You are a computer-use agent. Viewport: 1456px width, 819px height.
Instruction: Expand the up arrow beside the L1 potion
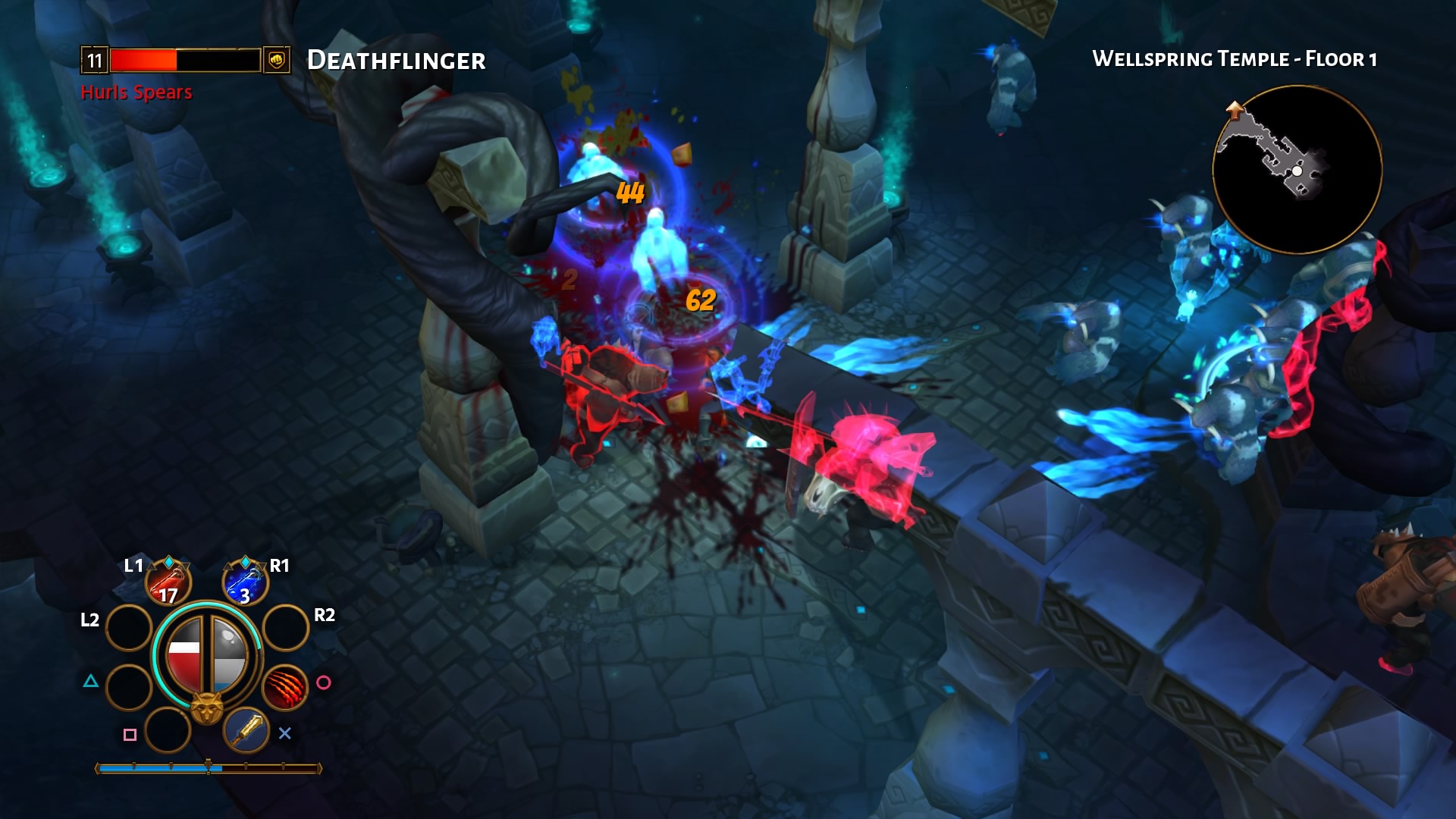(151, 565)
